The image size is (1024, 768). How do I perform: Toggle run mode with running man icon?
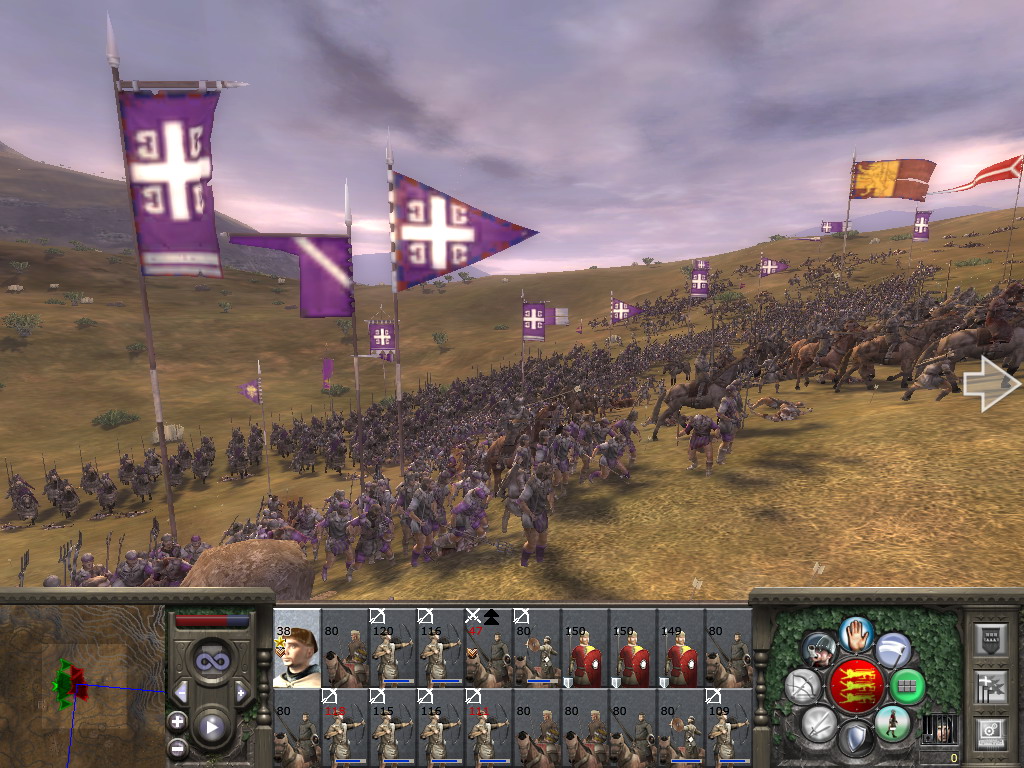tap(891, 723)
